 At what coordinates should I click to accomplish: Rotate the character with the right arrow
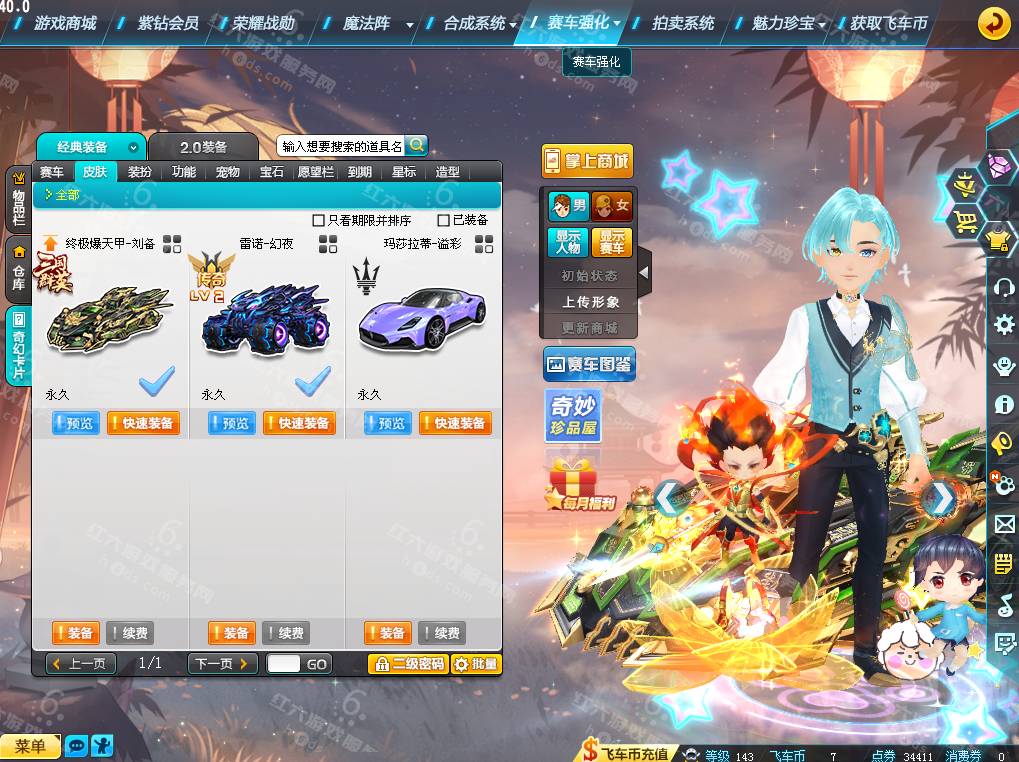(x=939, y=499)
